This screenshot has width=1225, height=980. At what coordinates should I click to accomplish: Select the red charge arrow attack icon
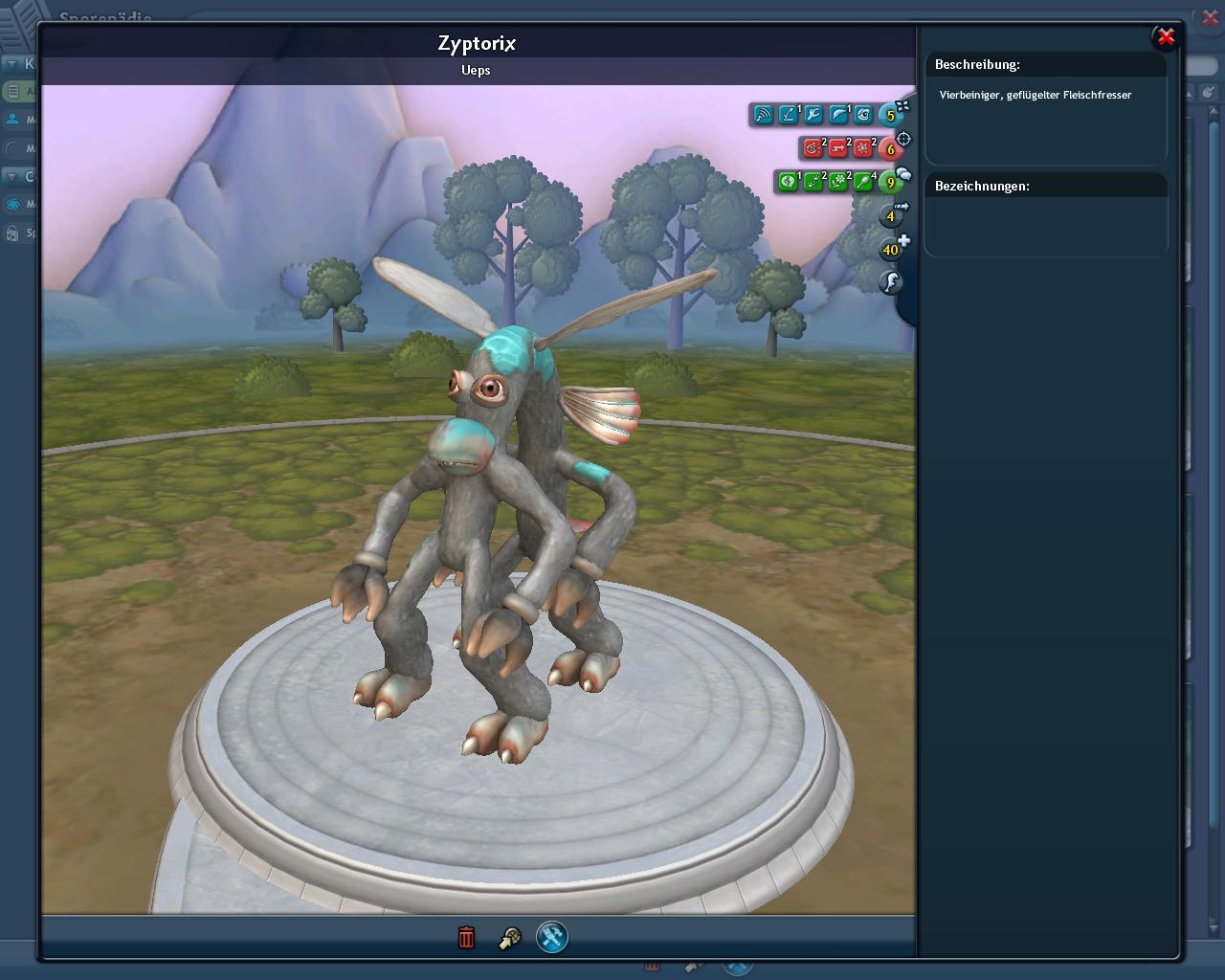point(837,148)
